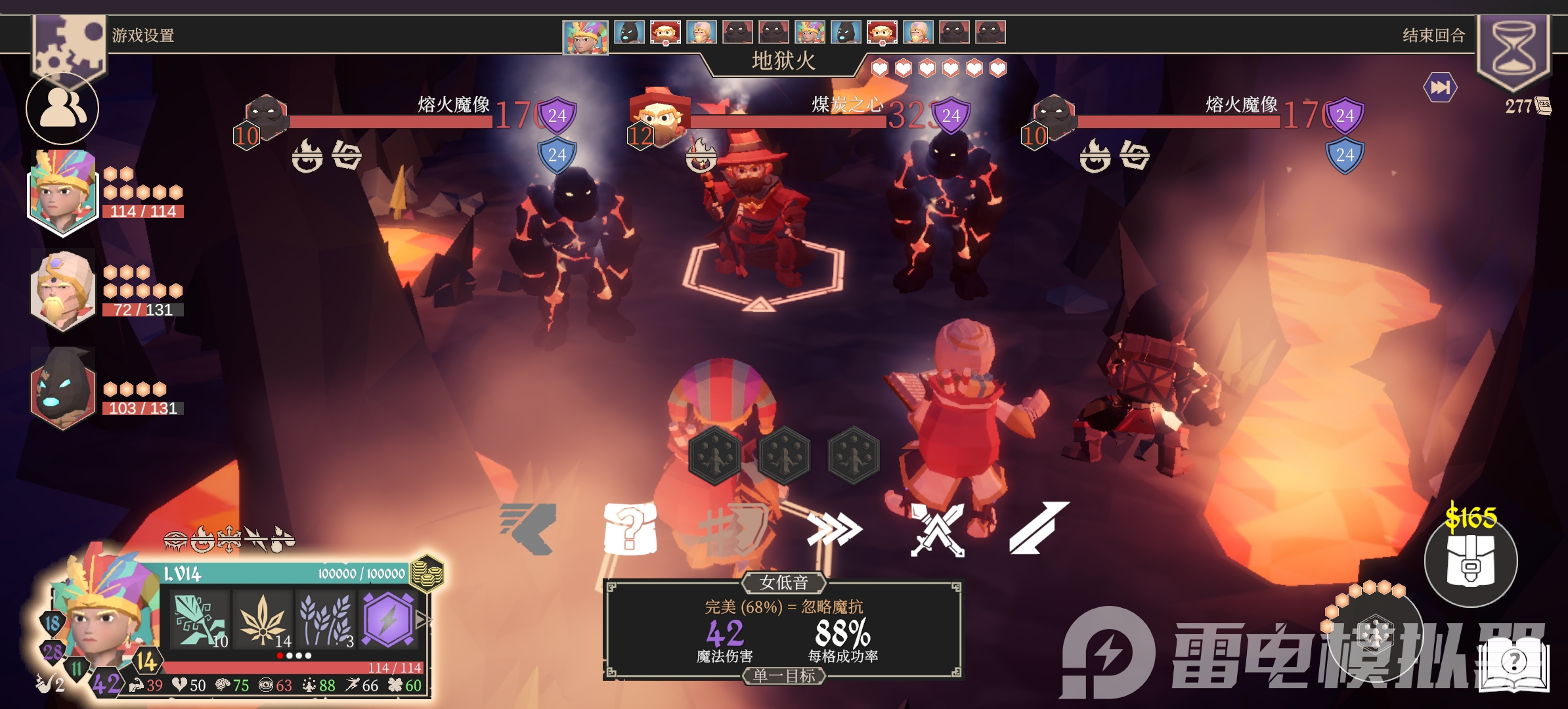
Task: Select the turbaned bearded hero portrait
Action: (62, 289)
